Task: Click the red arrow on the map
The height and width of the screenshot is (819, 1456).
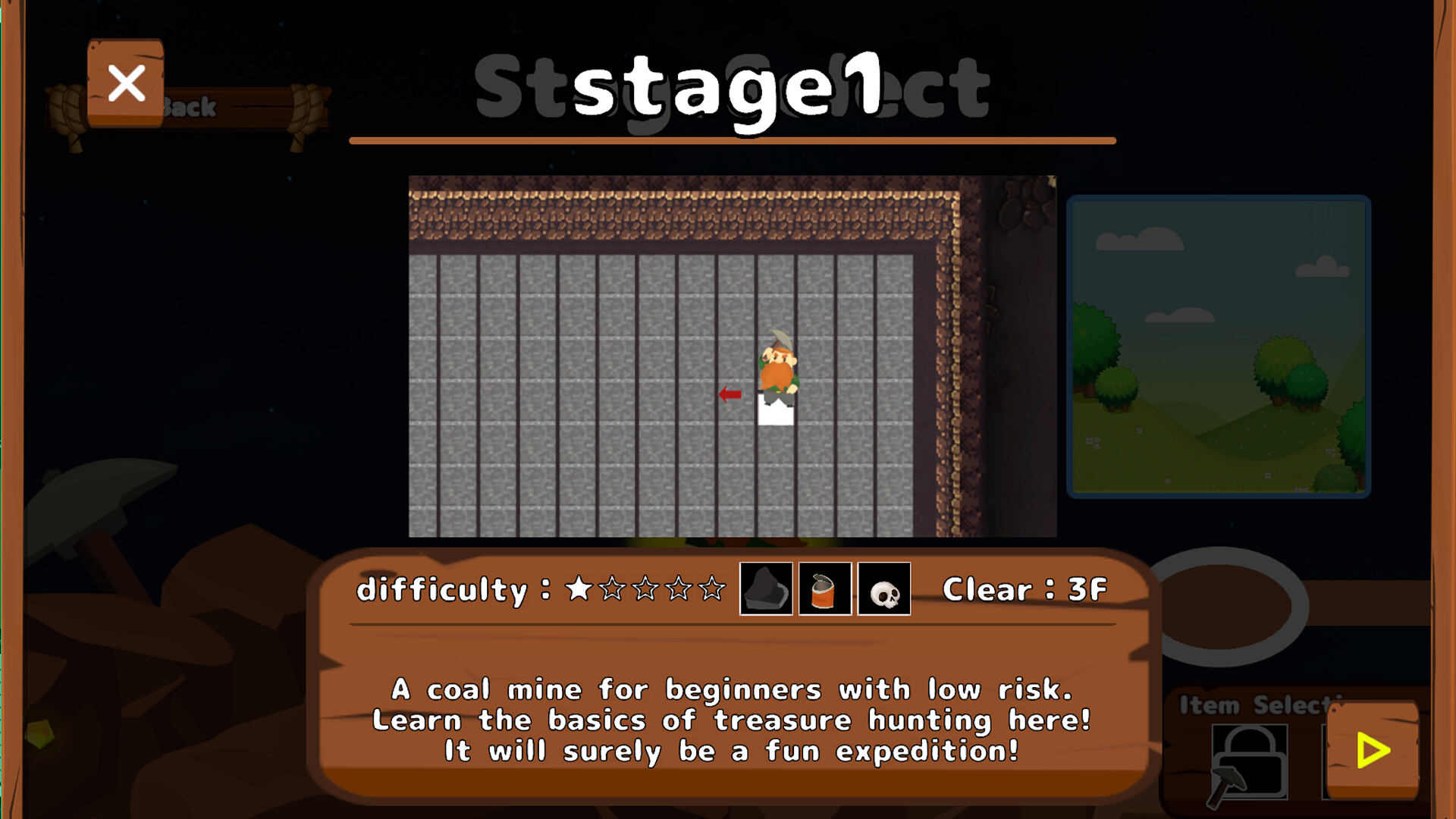Action: 730,394
